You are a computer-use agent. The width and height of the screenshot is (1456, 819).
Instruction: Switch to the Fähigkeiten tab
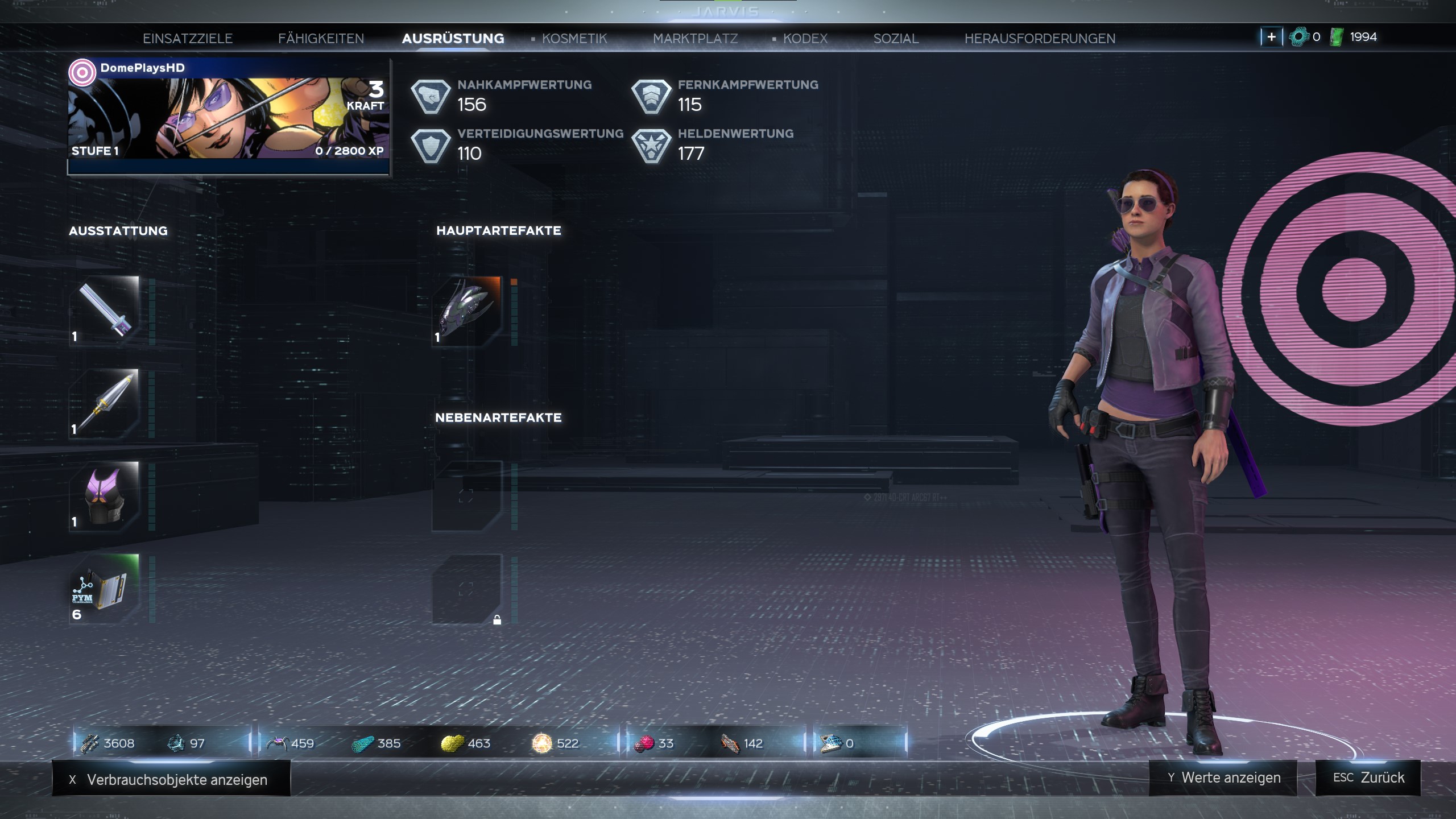click(x=321, y=39)
